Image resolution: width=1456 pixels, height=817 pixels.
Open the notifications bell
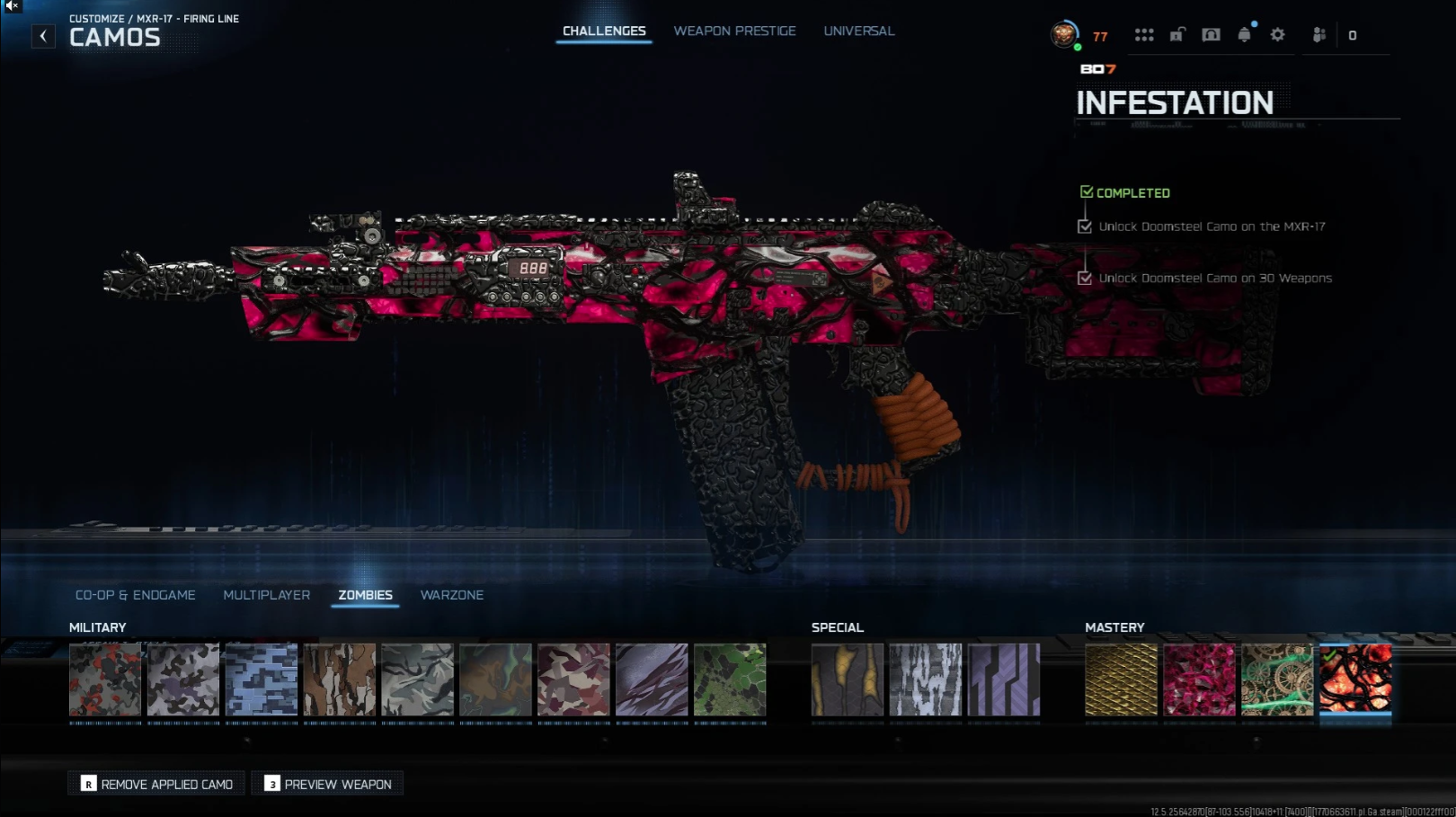1244,35
